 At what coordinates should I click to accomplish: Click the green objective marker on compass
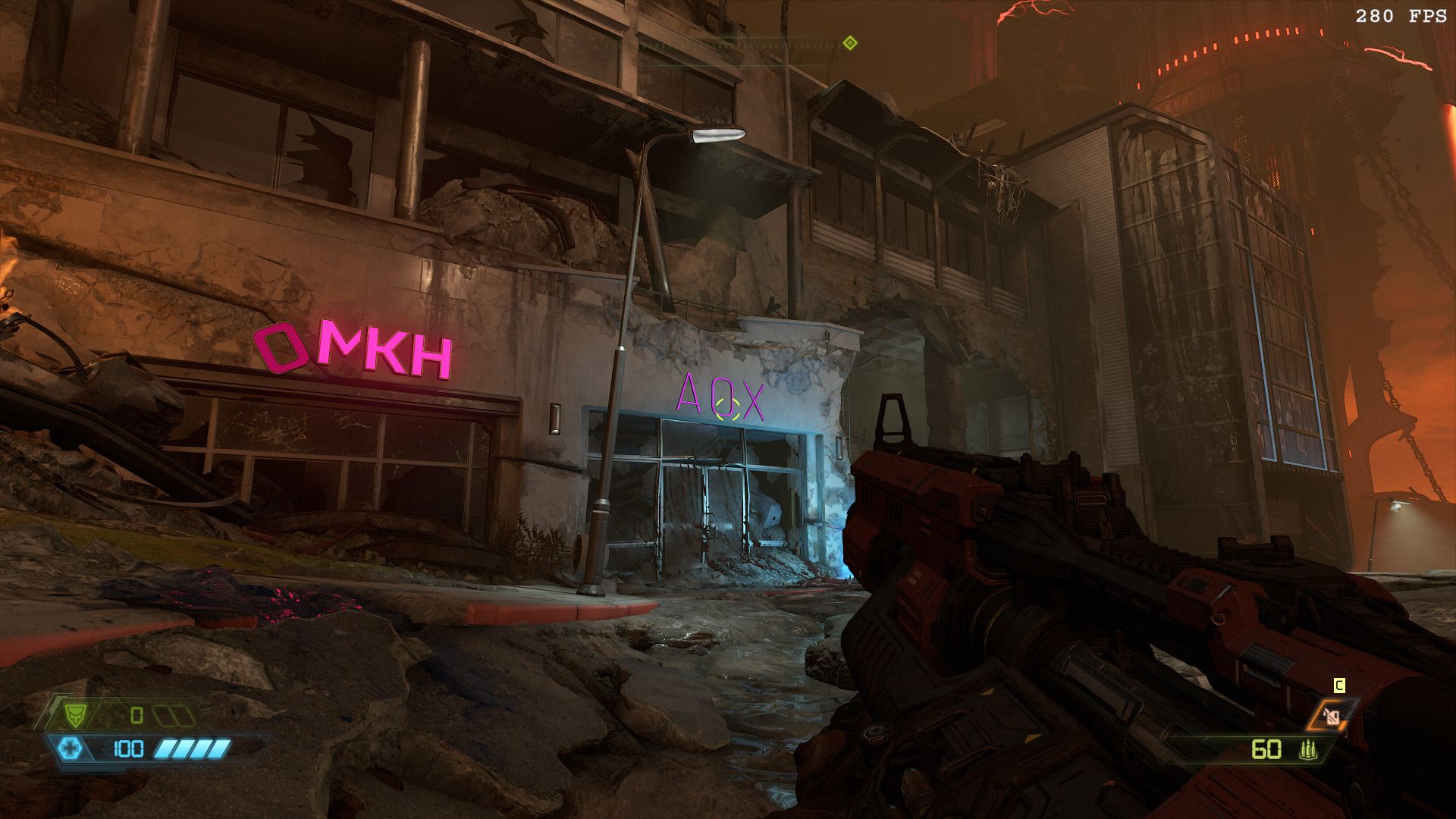point(850,43)
